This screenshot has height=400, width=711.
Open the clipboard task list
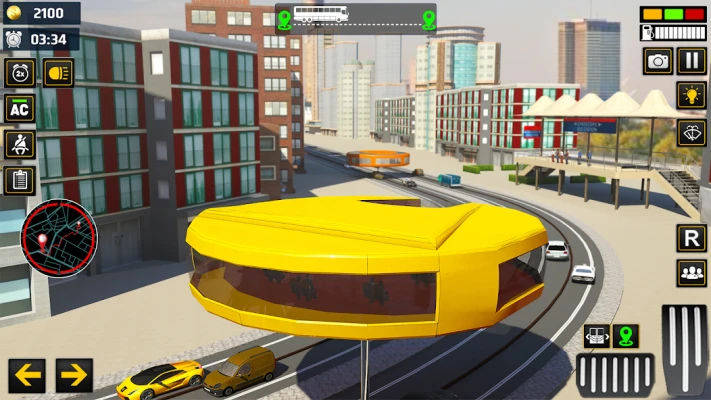pos(20,180)
